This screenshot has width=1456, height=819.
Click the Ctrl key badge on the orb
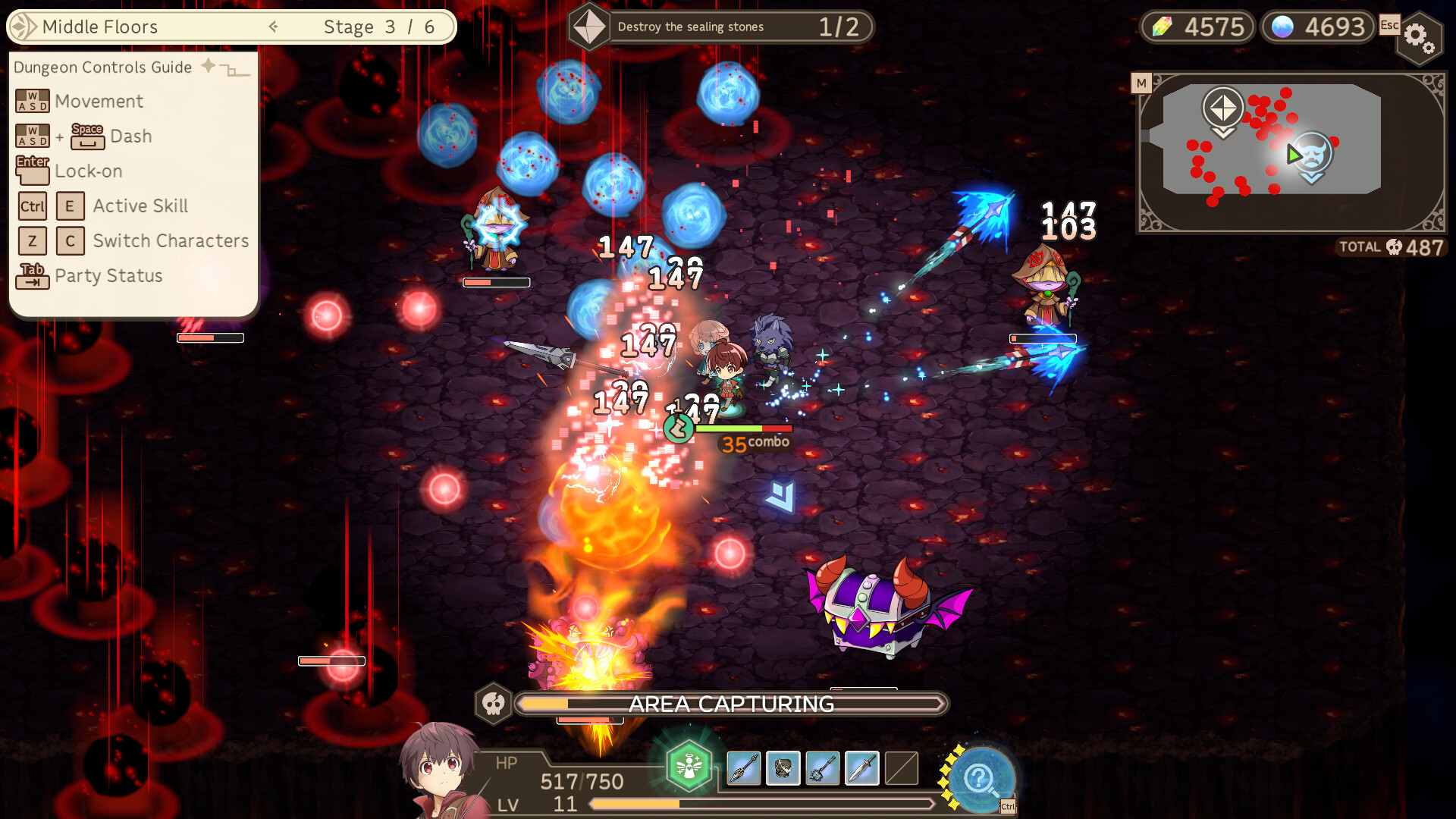pyautogui.click(x=1009, y=805)
